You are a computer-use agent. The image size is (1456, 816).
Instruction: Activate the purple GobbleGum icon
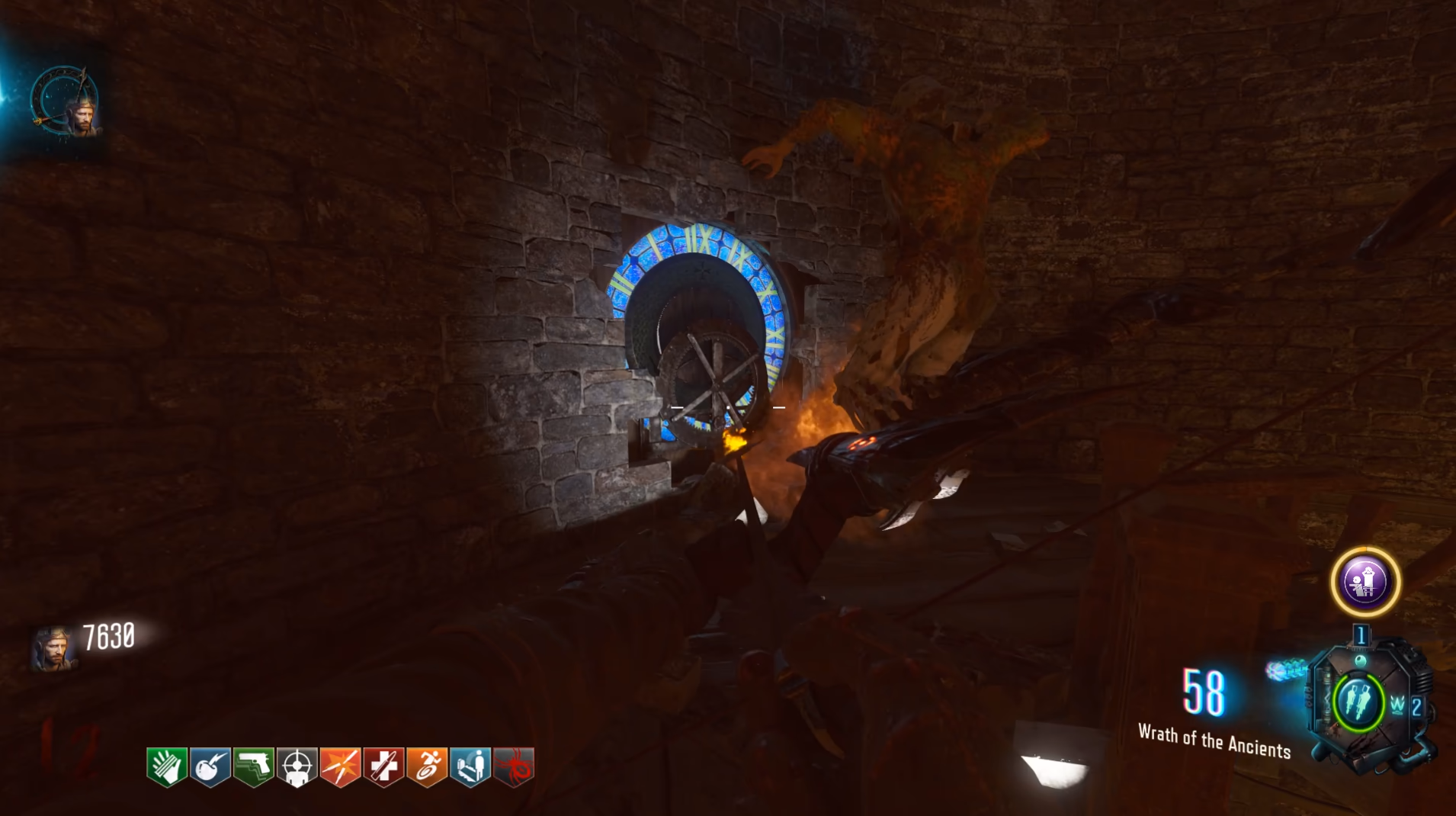[x=1365, y=583]
